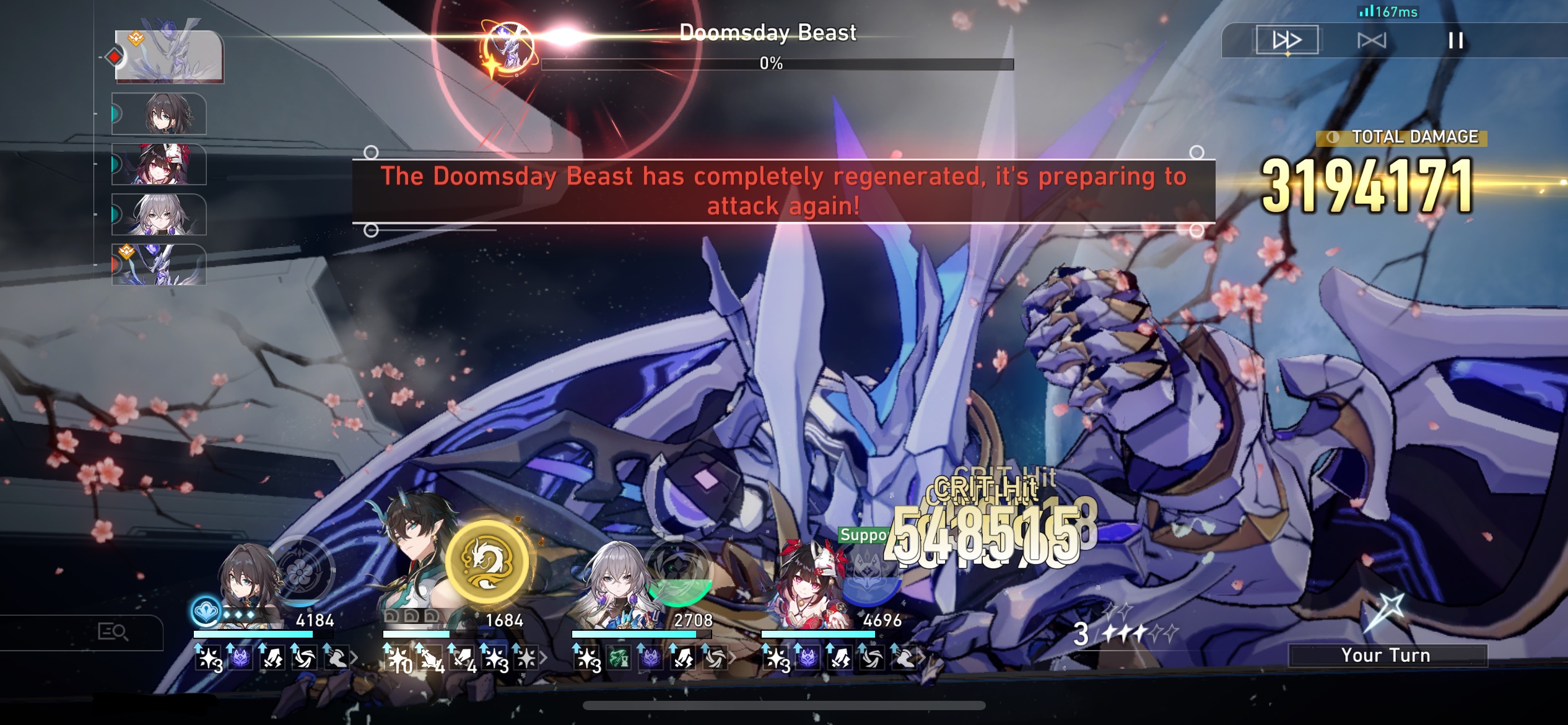Click the Your Turn indicator
This screenshot has width=1568, height=725.
tap(1387, 655)
